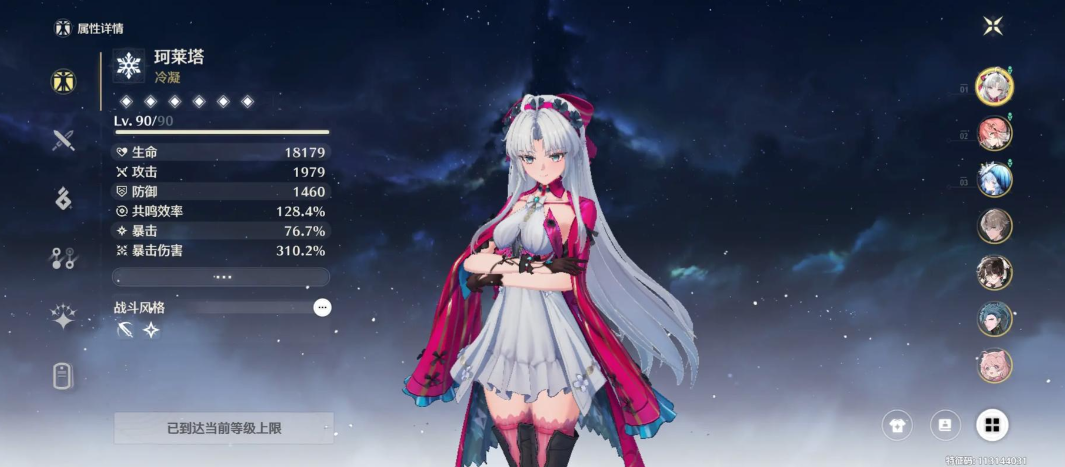The height and width of the screenshot is (467, 1065).
Task: Choose the blue-haired character in slot 03
Action: [995, 179]
